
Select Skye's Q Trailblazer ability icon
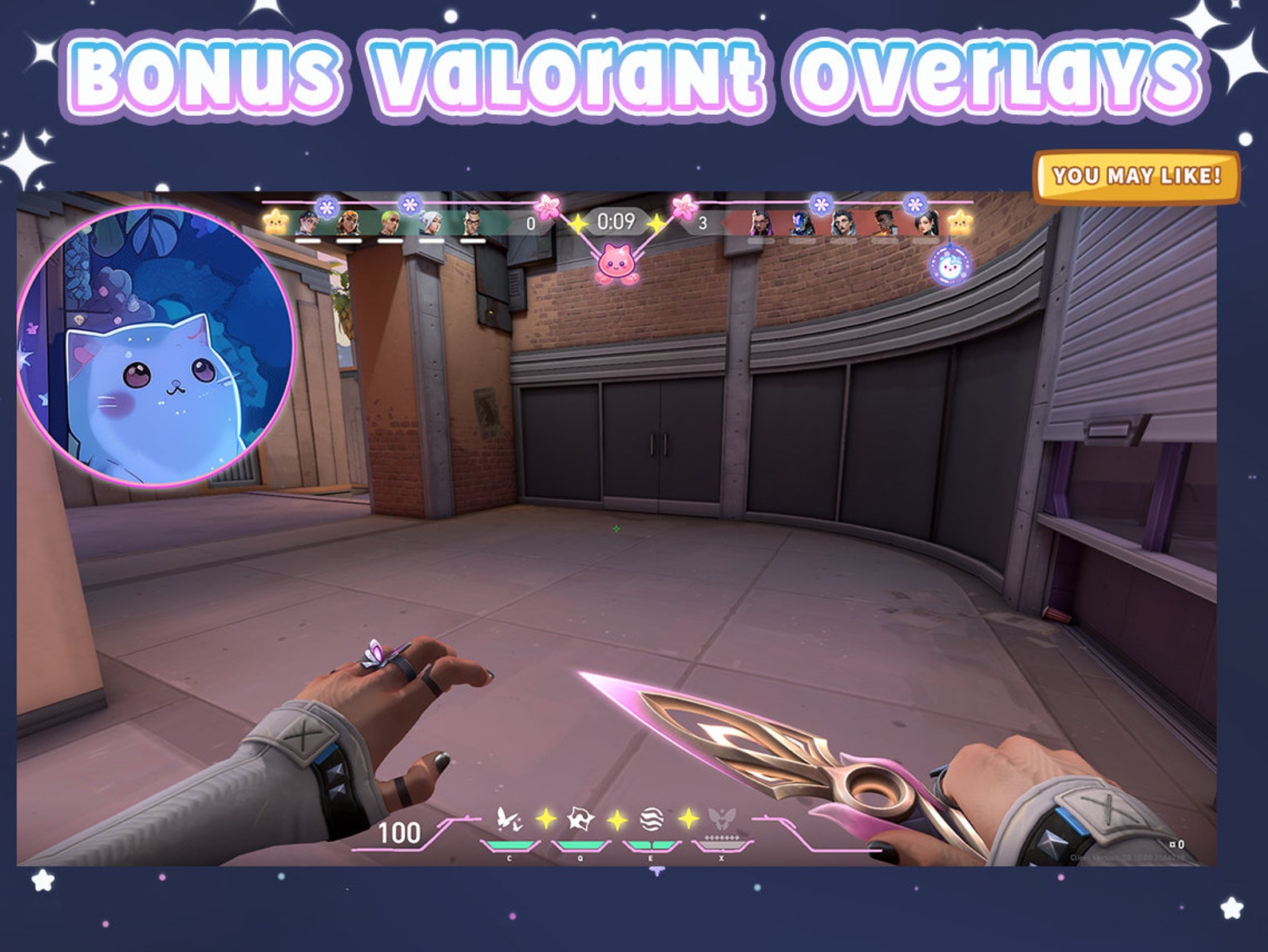click(580, 817)
